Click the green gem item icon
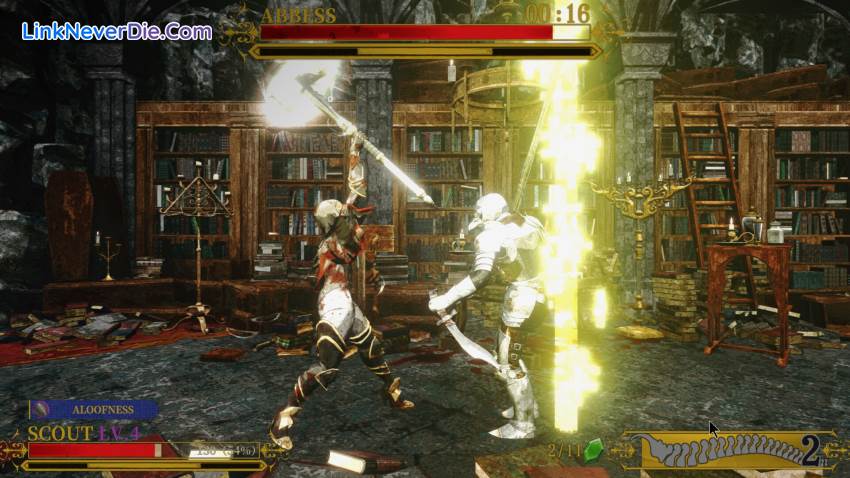The width and height of the screenshot is (850, 478). pos(593,449)
